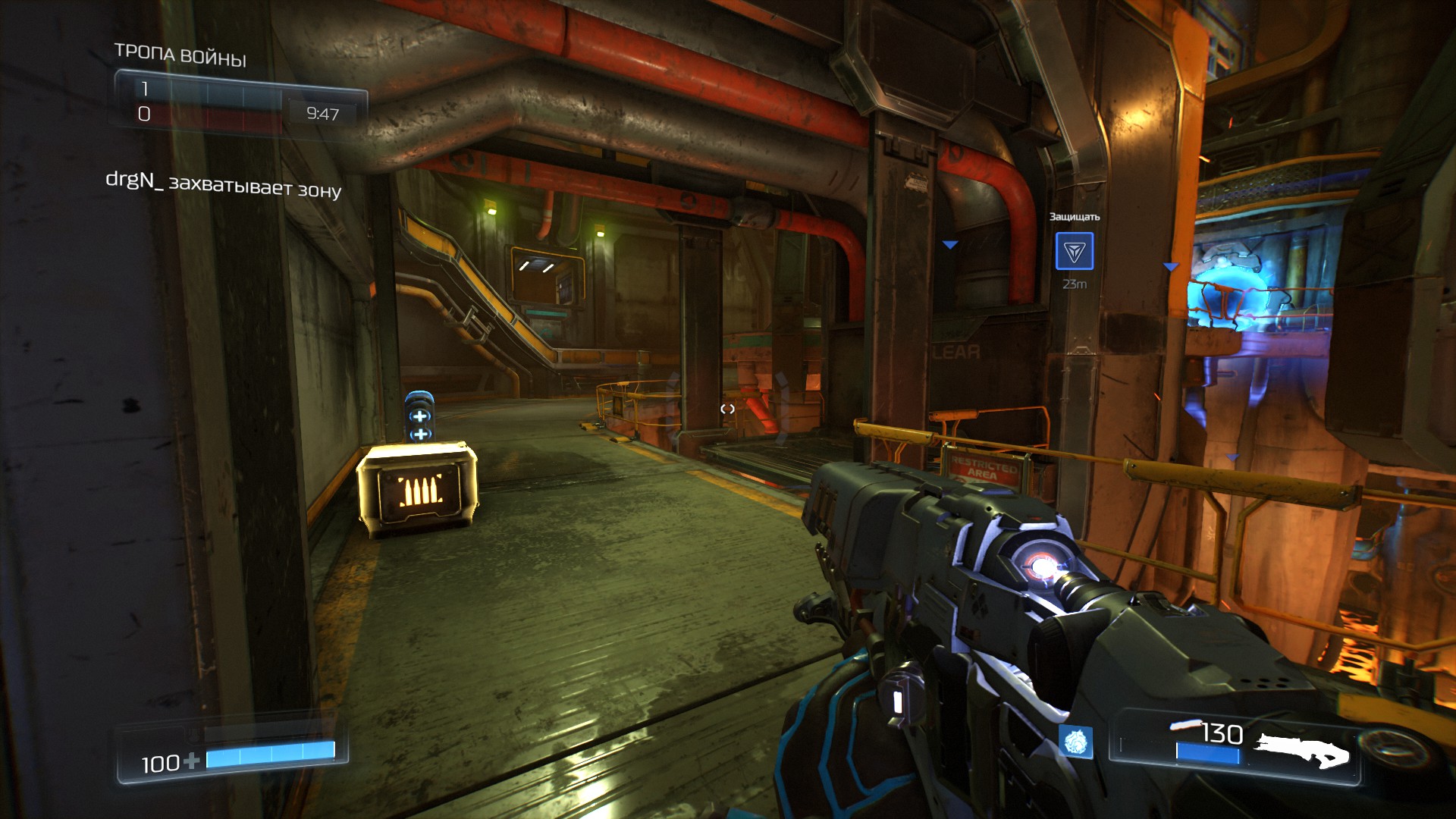Select the white weapon silhouette icon
Screen dimensions: 1456x819
pyautogui.click(x=1302, y=750)
